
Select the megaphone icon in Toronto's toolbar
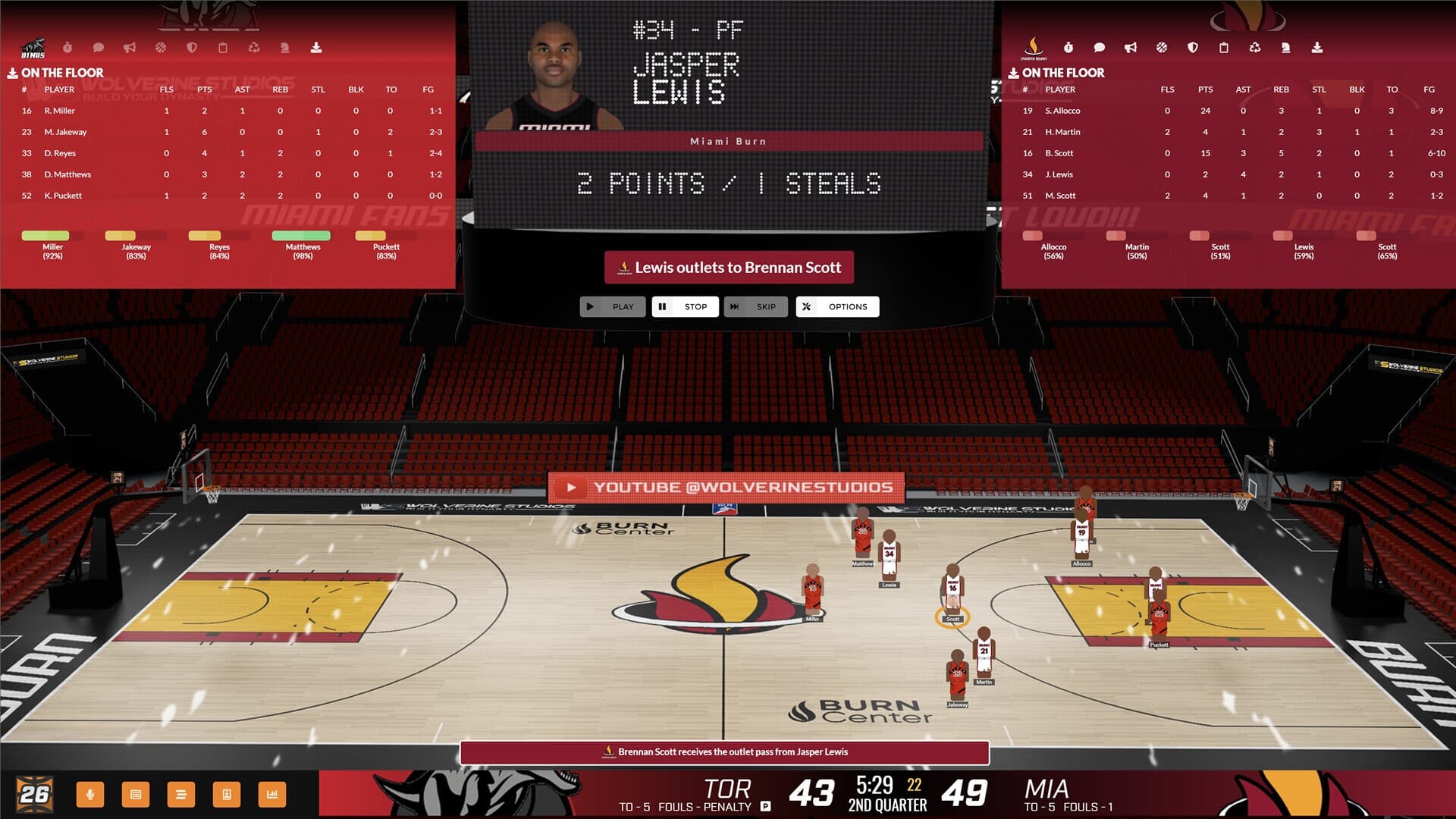click(130, 48)
